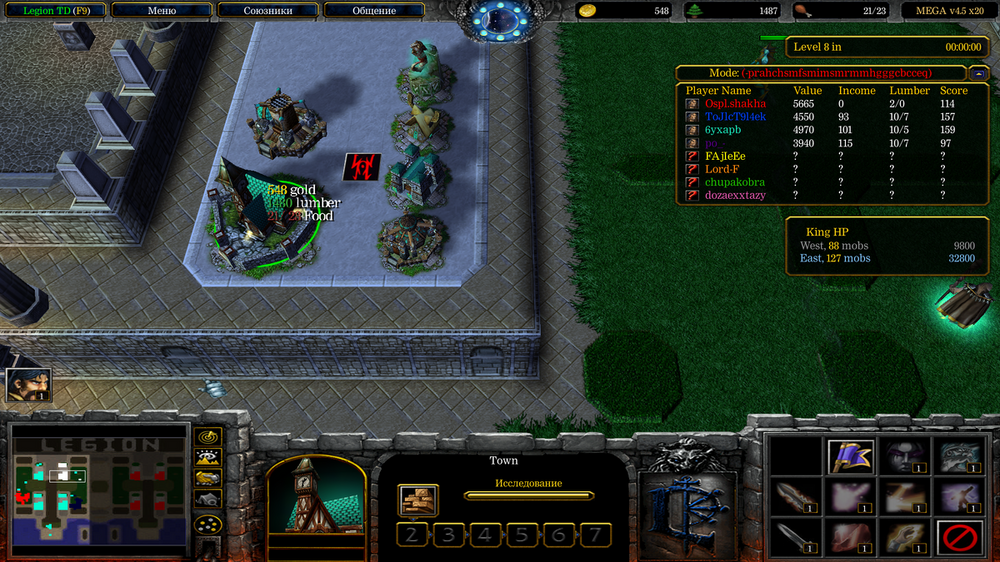
Task: Cancel with the red prohibition button
Action: 958,538
